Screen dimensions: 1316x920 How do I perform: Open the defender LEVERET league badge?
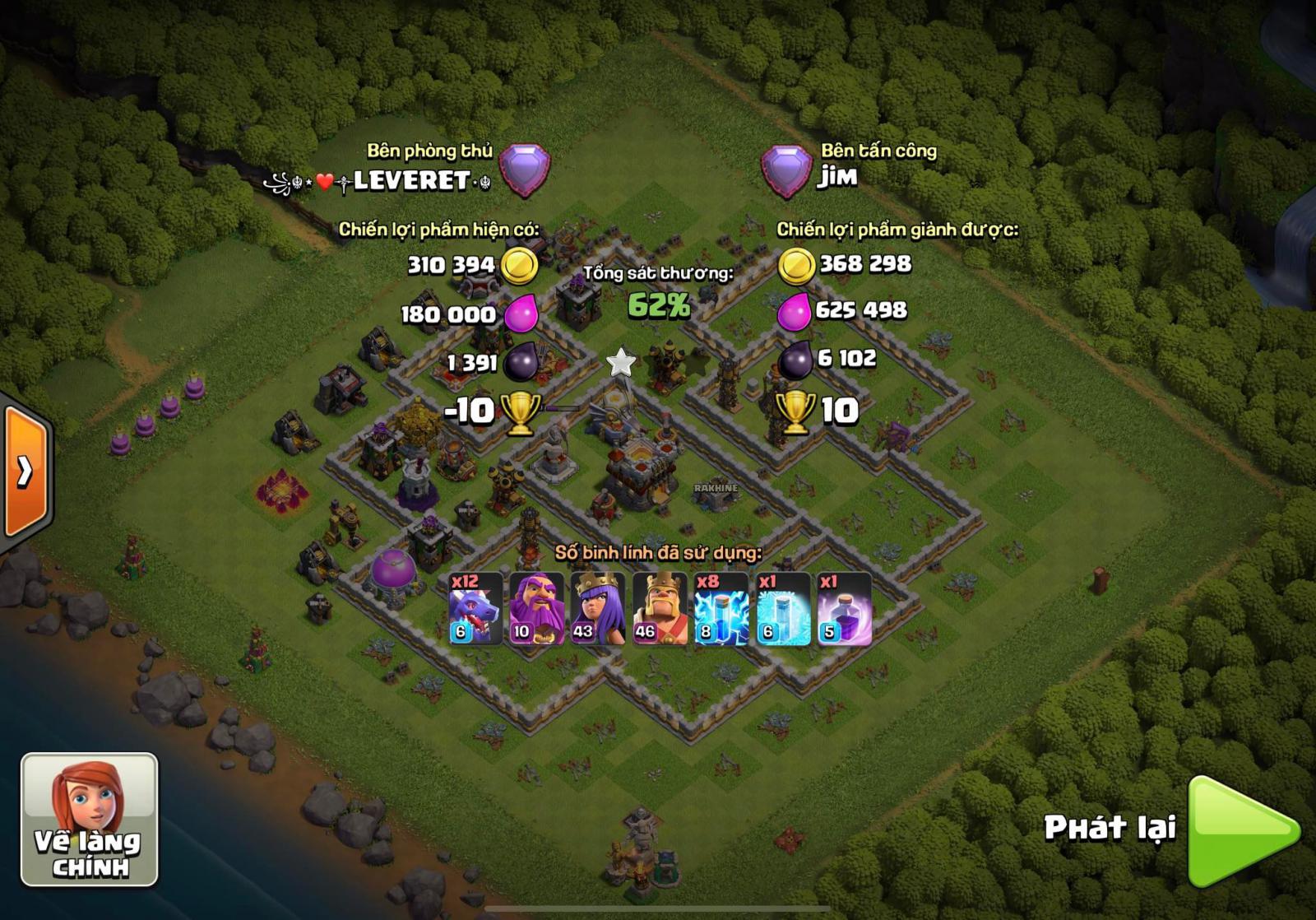coord(525,170)
